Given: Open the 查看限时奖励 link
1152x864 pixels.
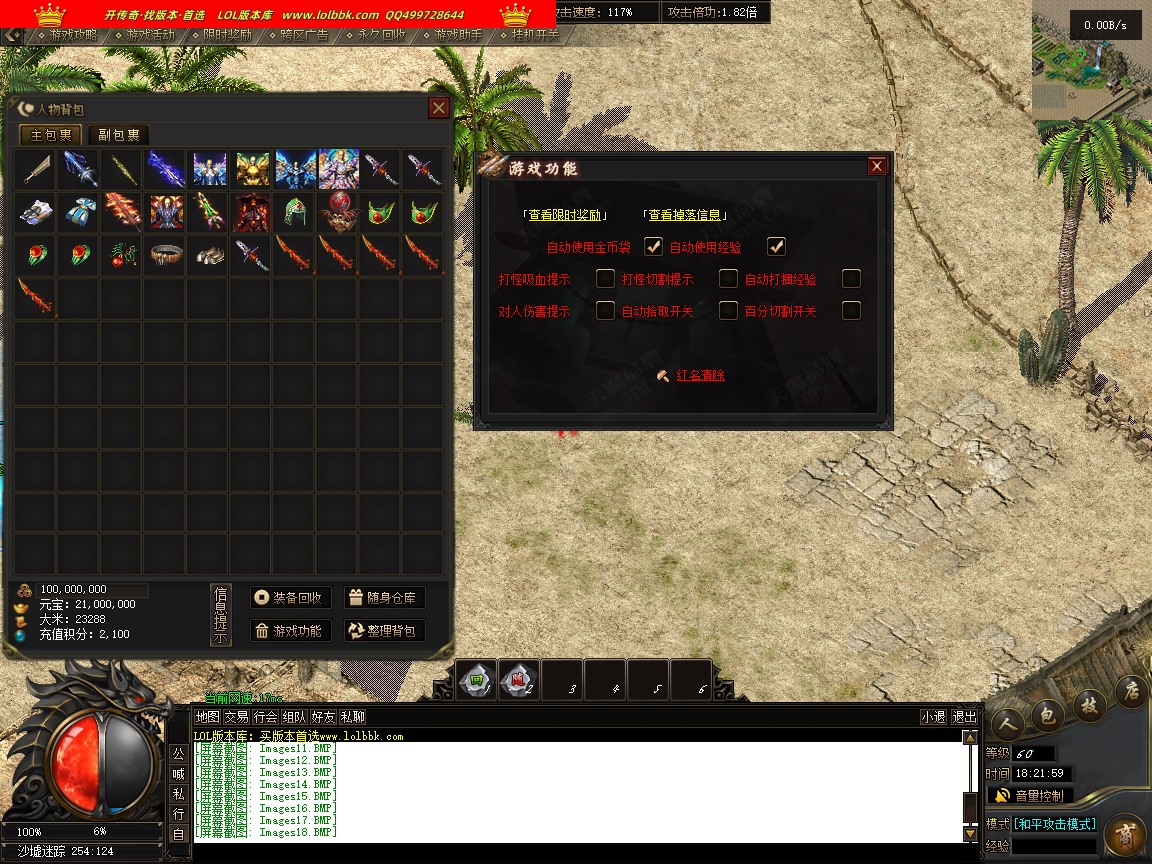Looking at the screenshot, I should (x=565, y=215).
